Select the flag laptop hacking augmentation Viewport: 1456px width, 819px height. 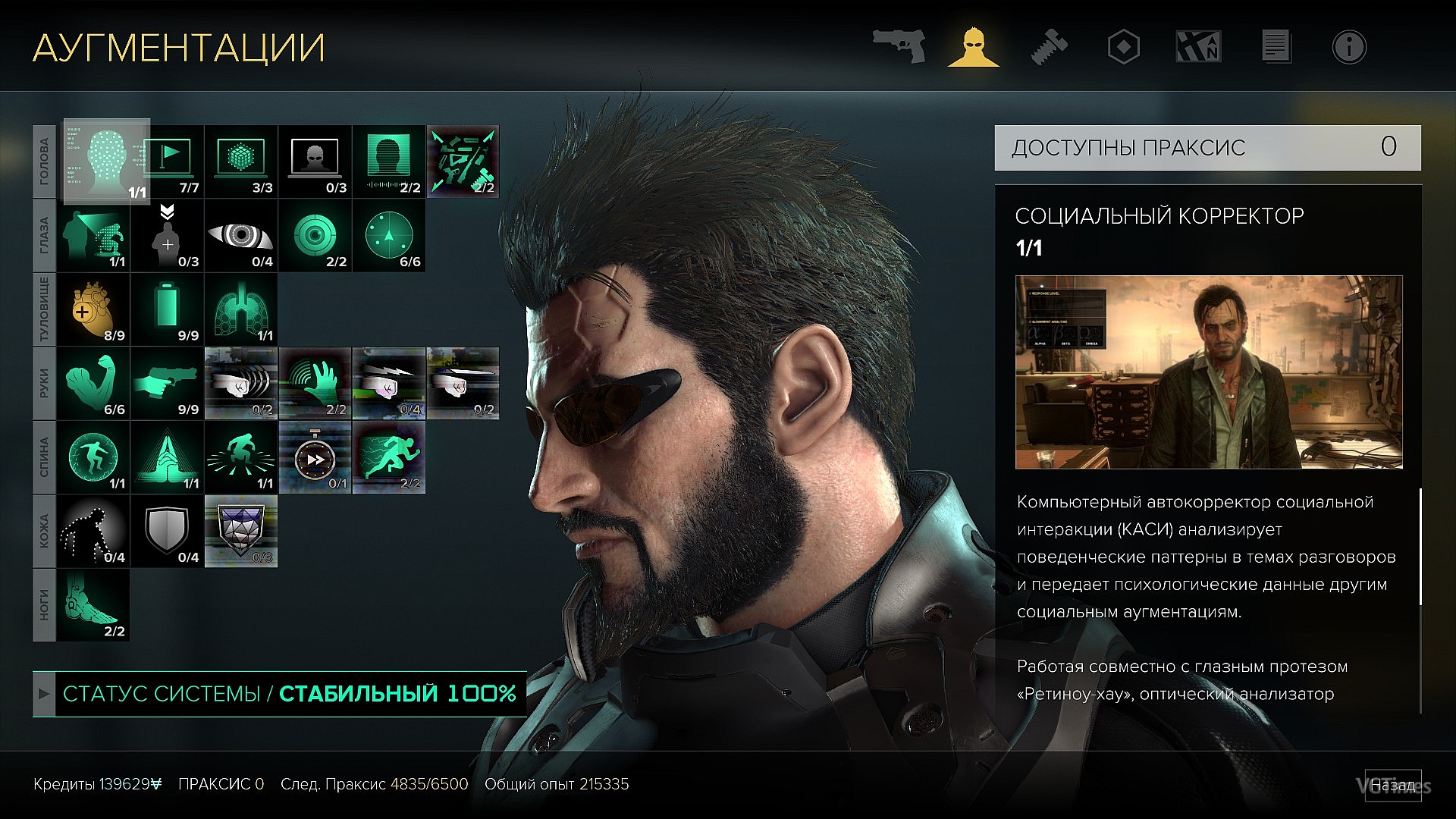pos(168,162)
